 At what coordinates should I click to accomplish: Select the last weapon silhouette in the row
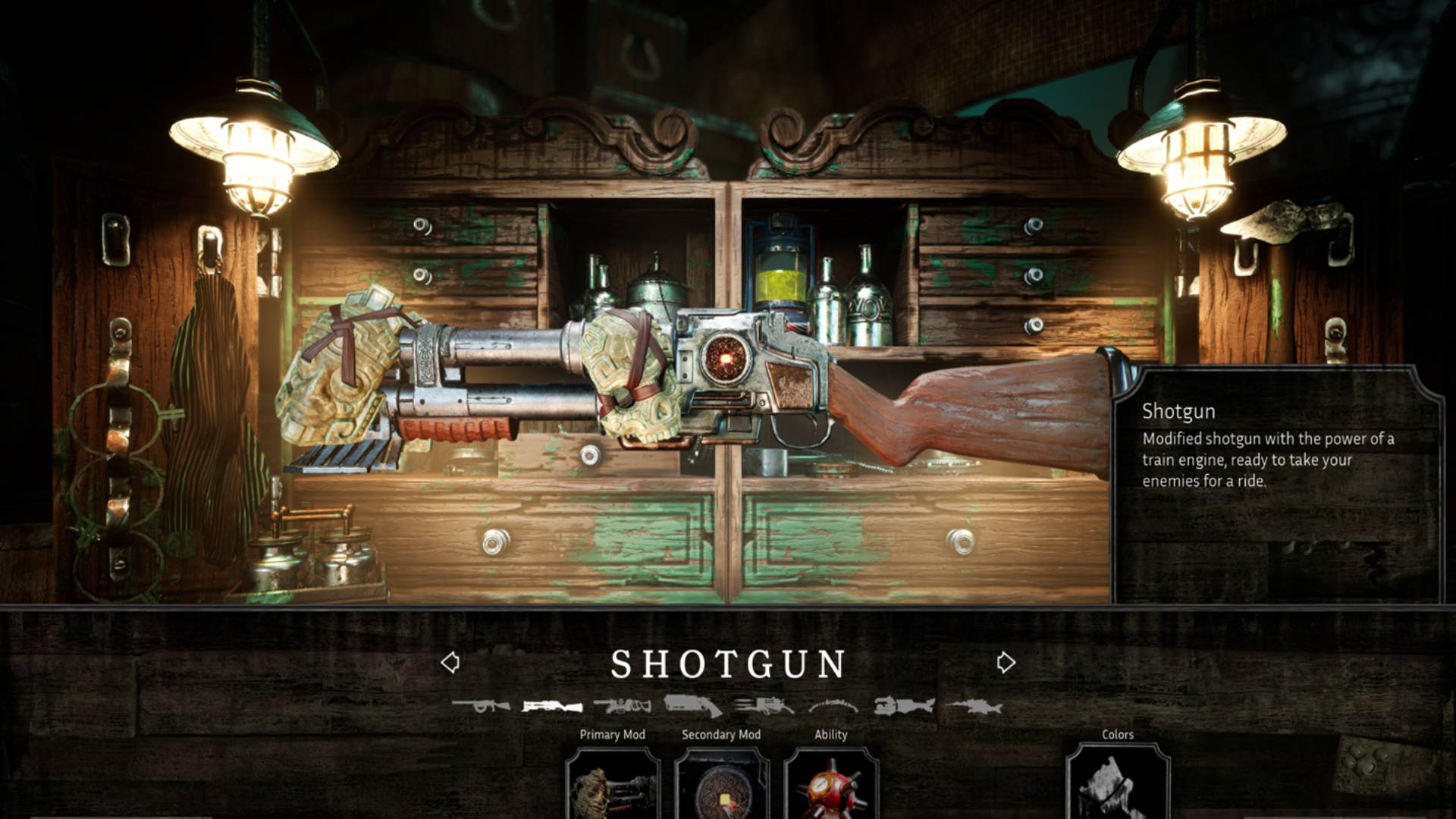[974, 707]
